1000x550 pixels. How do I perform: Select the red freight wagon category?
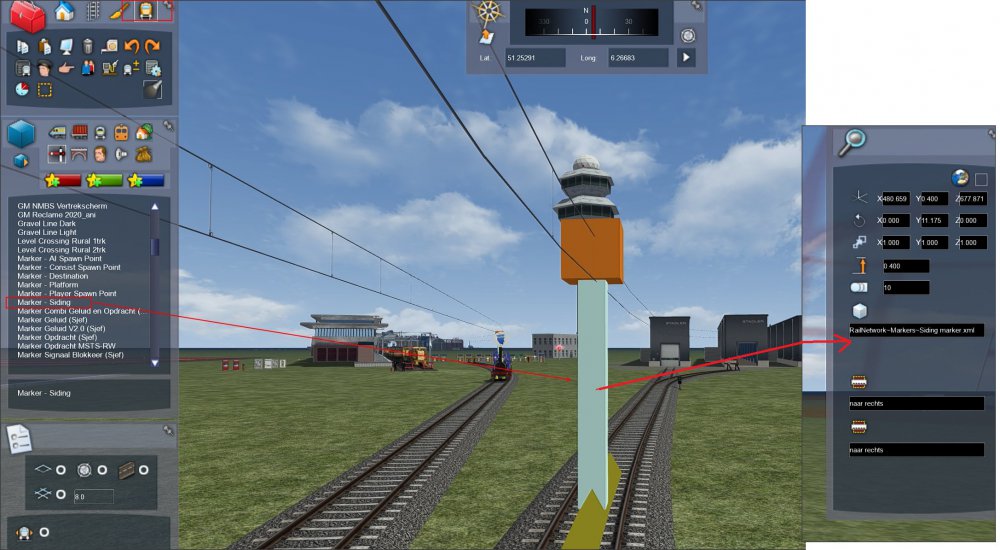click(79, 132)
